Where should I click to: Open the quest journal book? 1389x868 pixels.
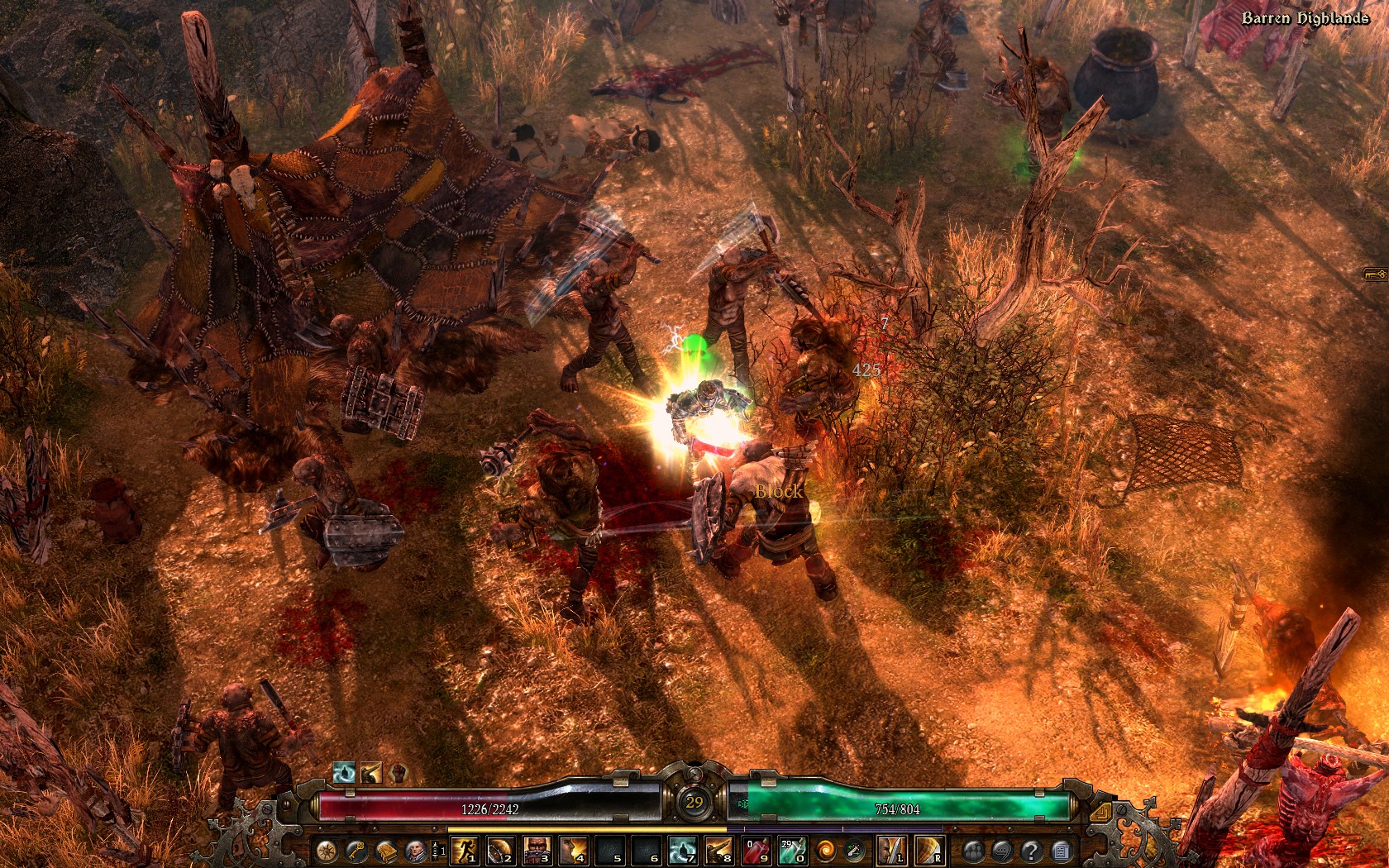click(x=385, y=851)
